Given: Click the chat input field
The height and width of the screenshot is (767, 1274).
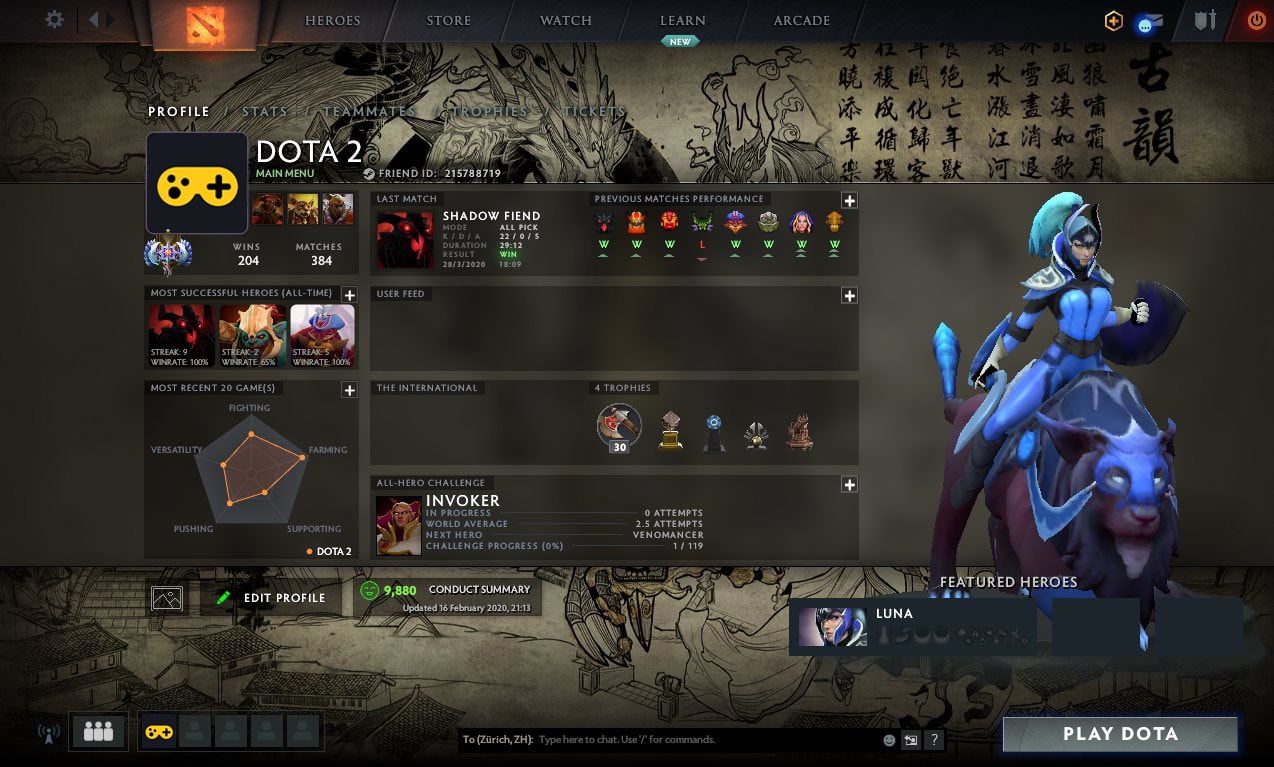Looking at the screenshot, I should [705, 740].
